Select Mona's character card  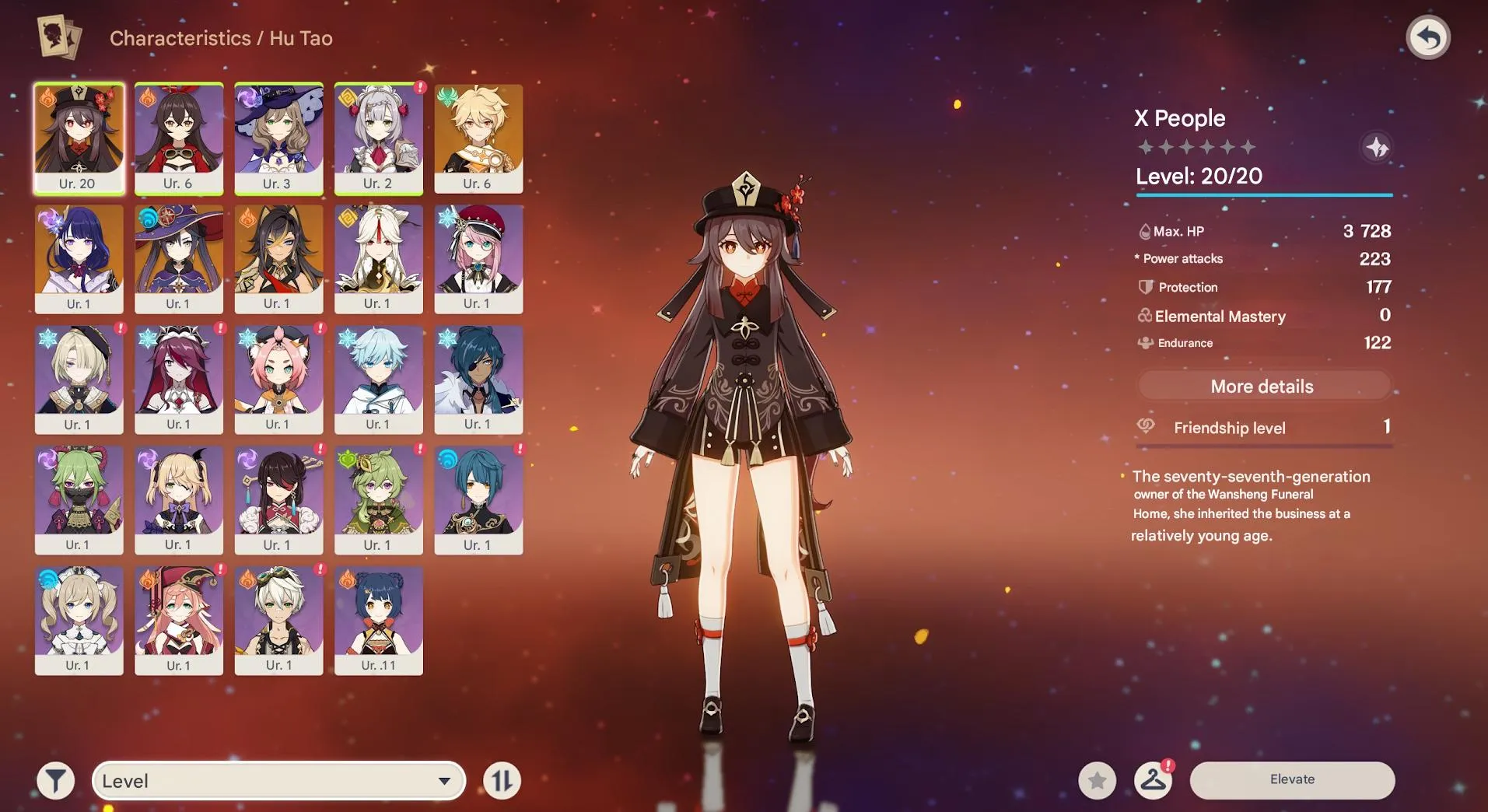coord(178,258)
